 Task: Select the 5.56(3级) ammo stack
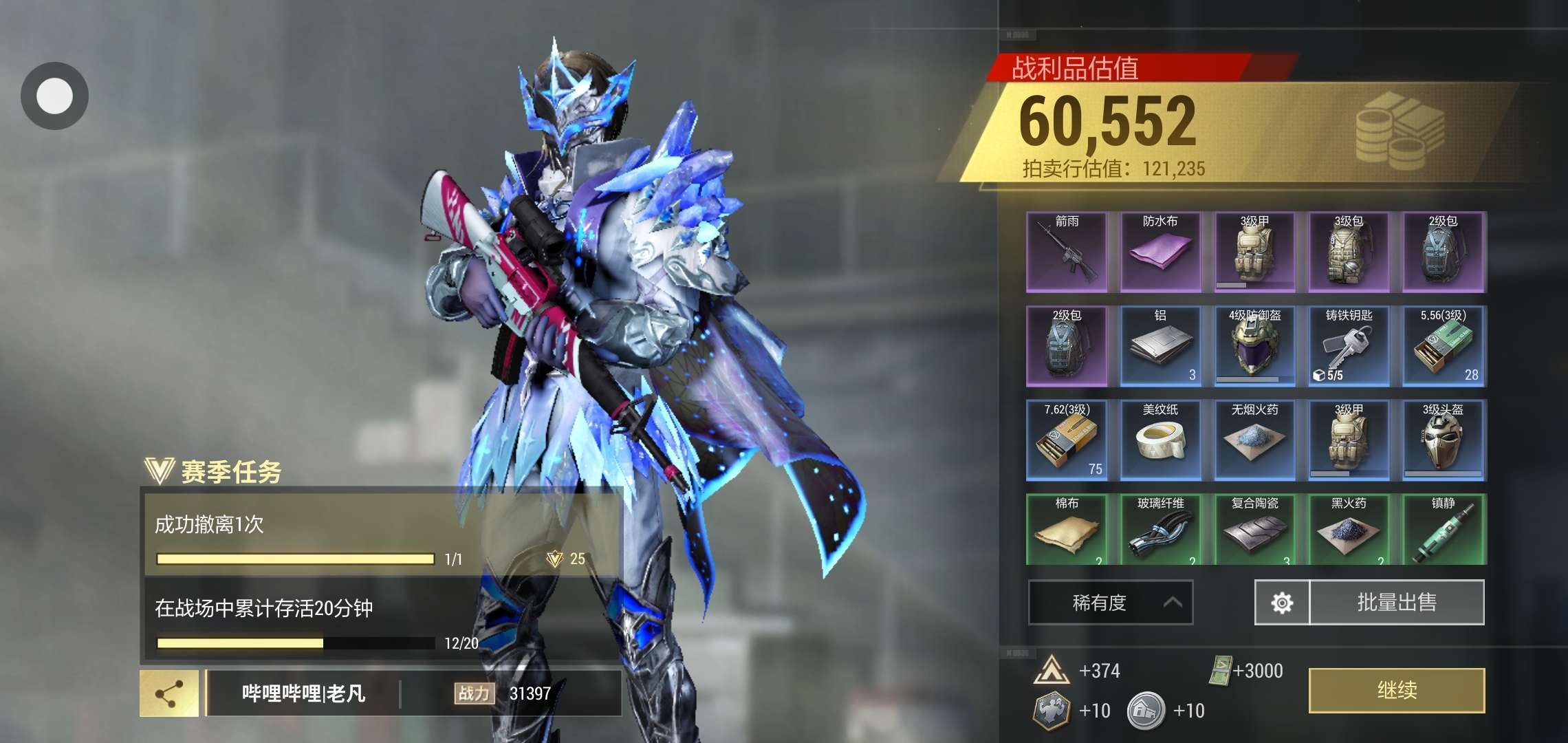[x=1443, y=346]
